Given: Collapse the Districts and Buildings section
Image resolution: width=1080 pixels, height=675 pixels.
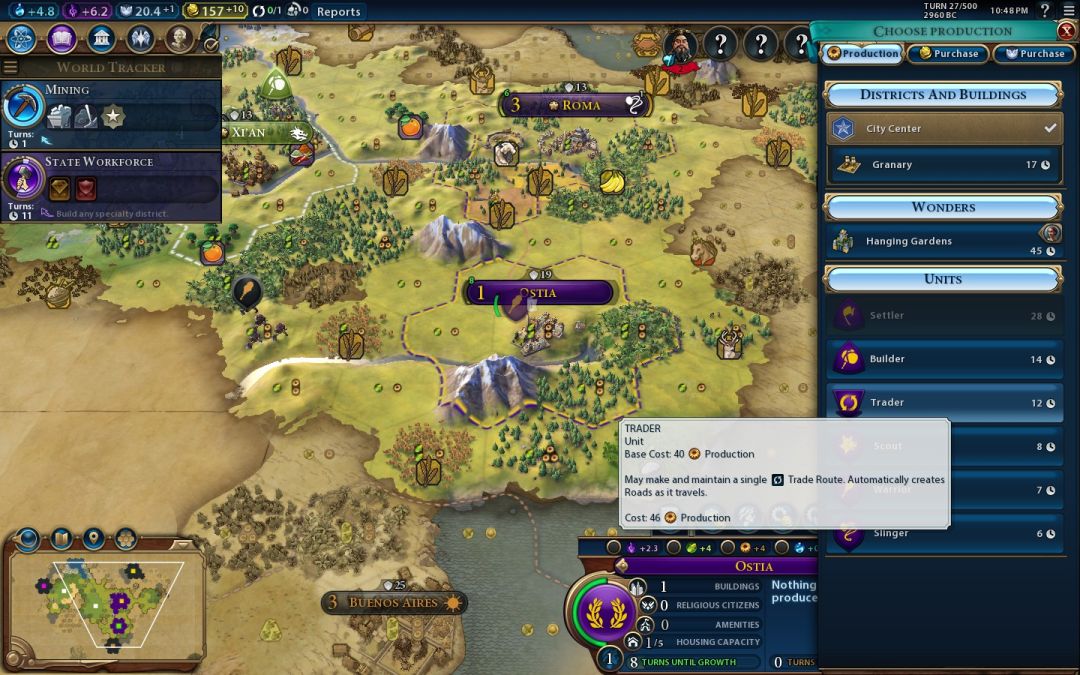Looking at the screenshot, I should pyautogui.click(x=943, y=95).
